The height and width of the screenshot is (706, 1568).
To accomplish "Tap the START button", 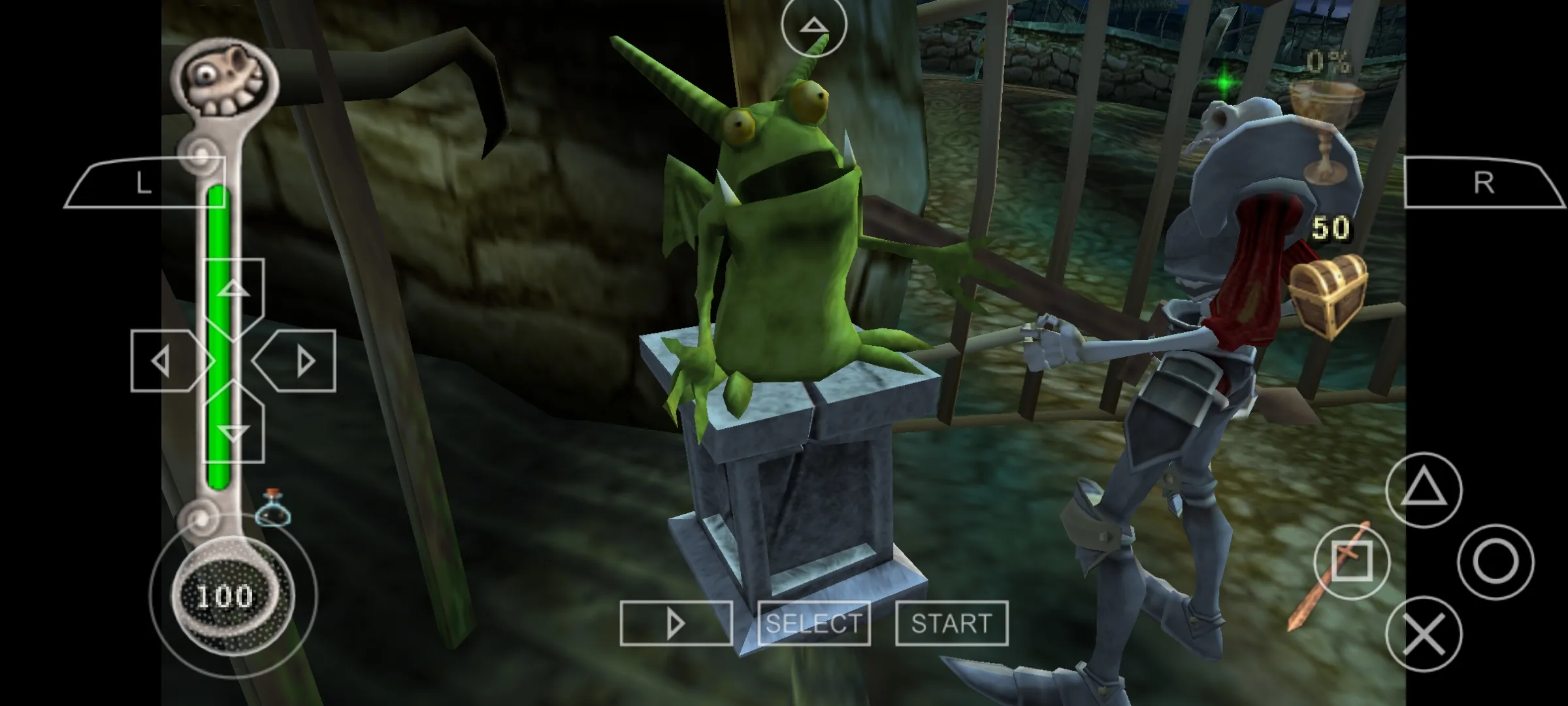I will coord(951,624).
